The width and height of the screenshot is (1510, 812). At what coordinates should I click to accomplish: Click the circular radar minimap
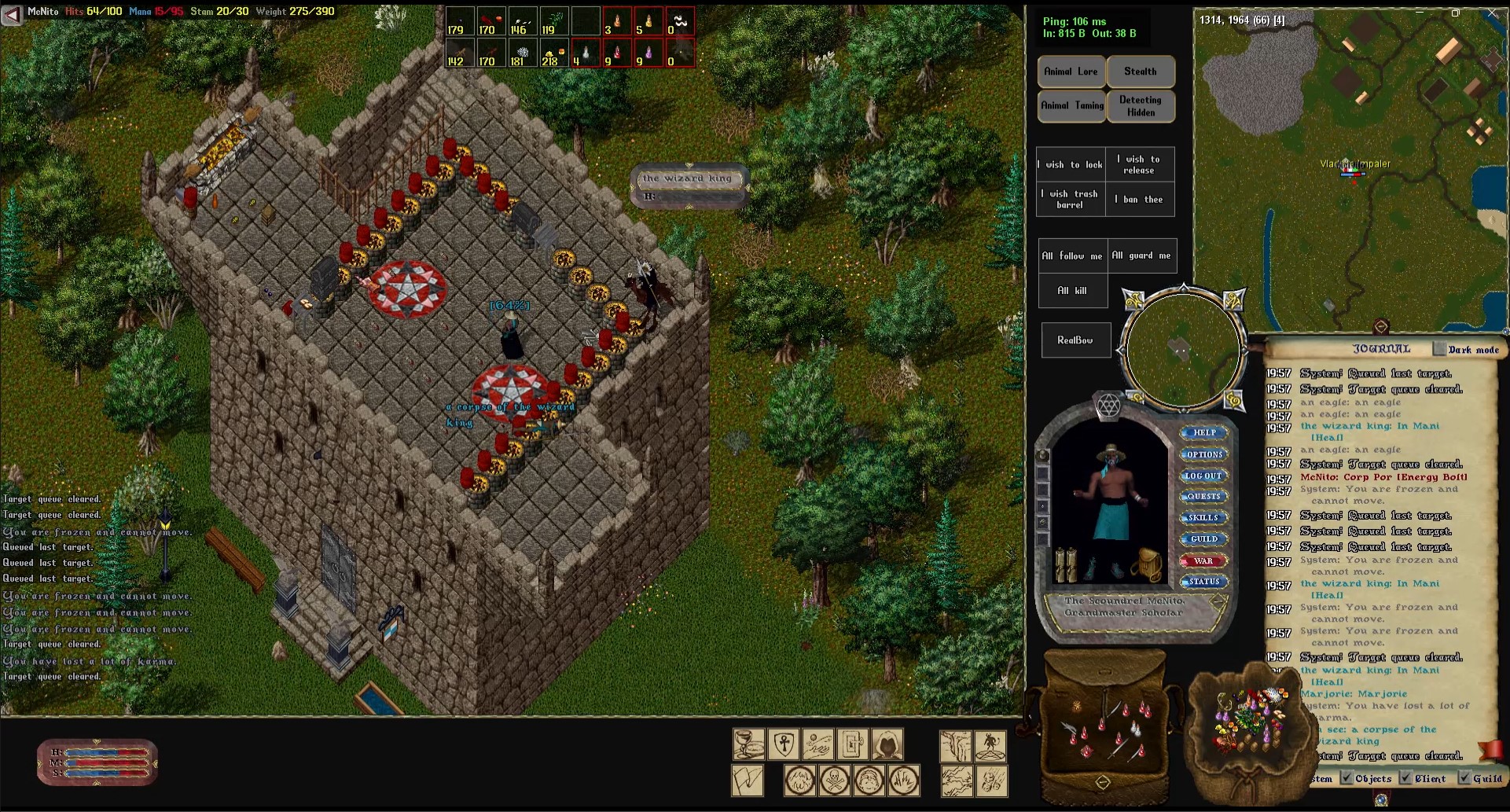tap(1182, 350)
